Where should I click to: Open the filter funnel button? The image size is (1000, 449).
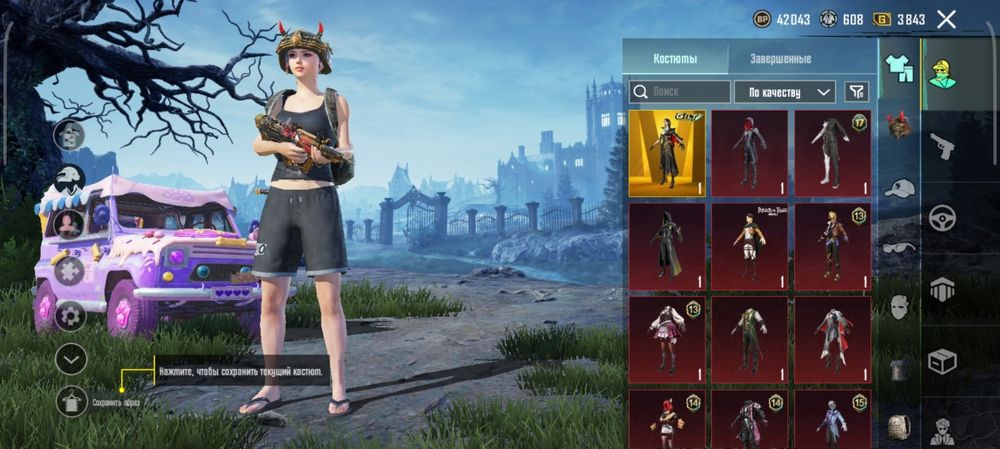[856, 92]
